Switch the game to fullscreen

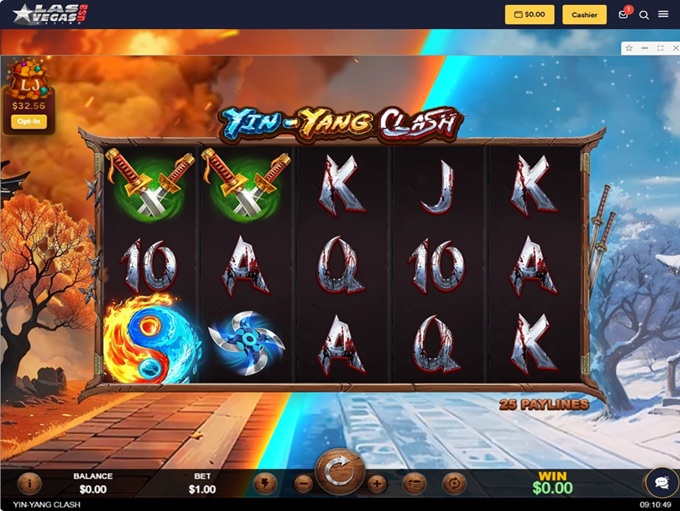click(660, 48)
